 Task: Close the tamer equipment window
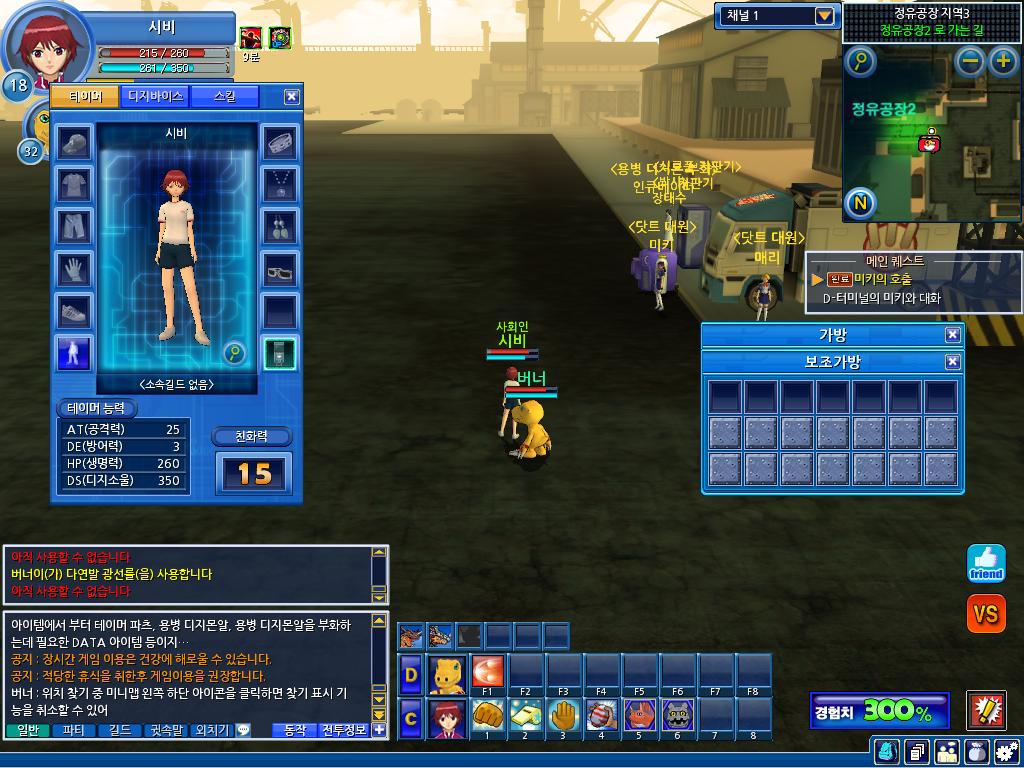tap(291, 96)
